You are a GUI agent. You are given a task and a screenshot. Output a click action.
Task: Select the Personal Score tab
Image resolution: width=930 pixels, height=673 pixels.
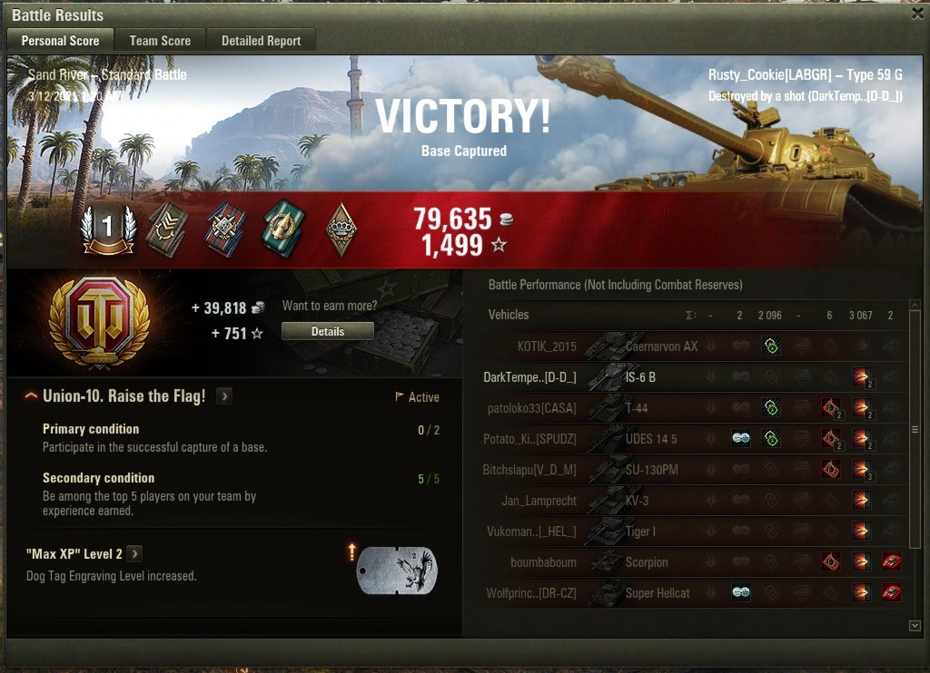pyautogui.click(x=60, y=40)
